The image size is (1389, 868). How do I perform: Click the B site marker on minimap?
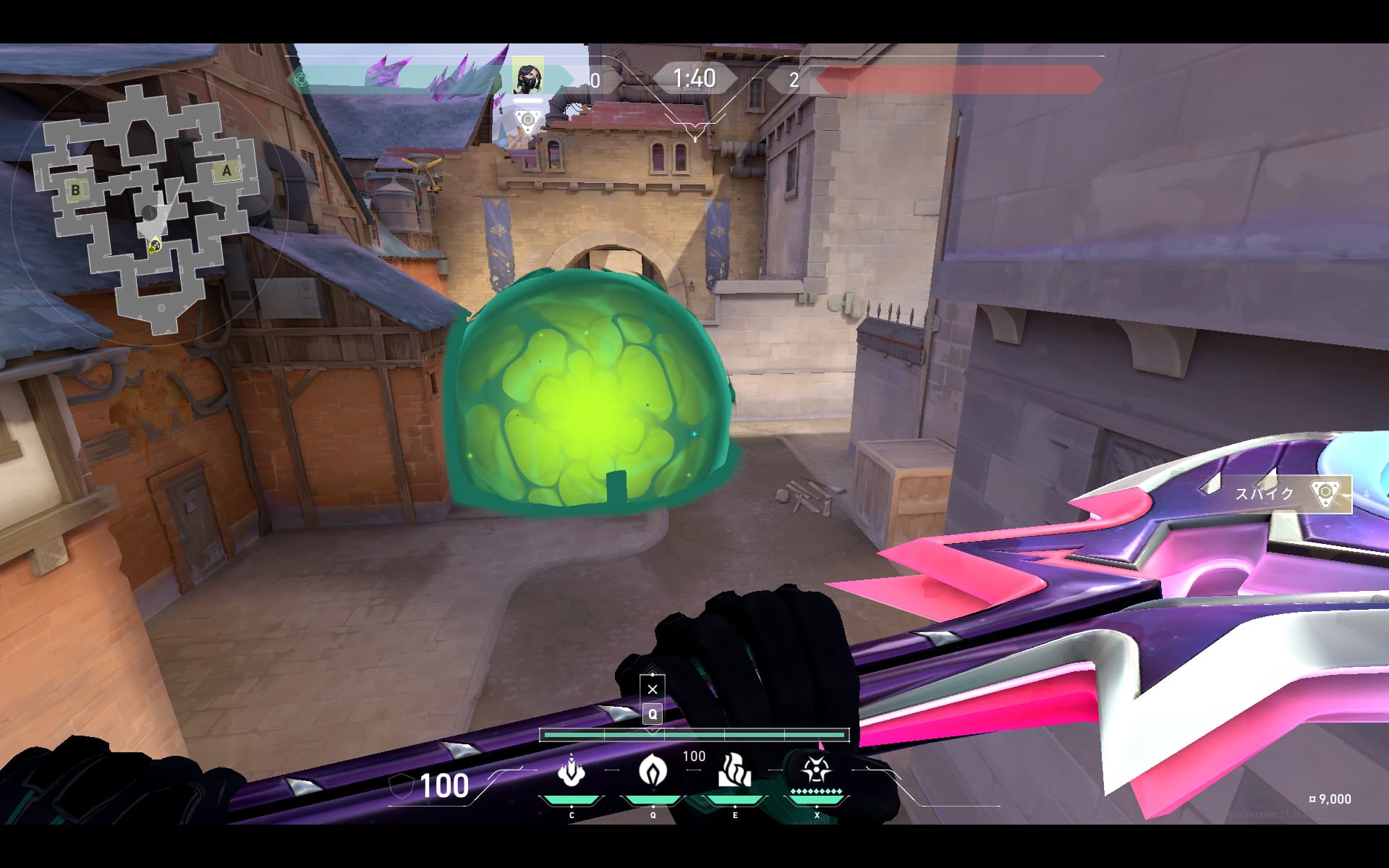pyautogui.click(x=75, y=190)
